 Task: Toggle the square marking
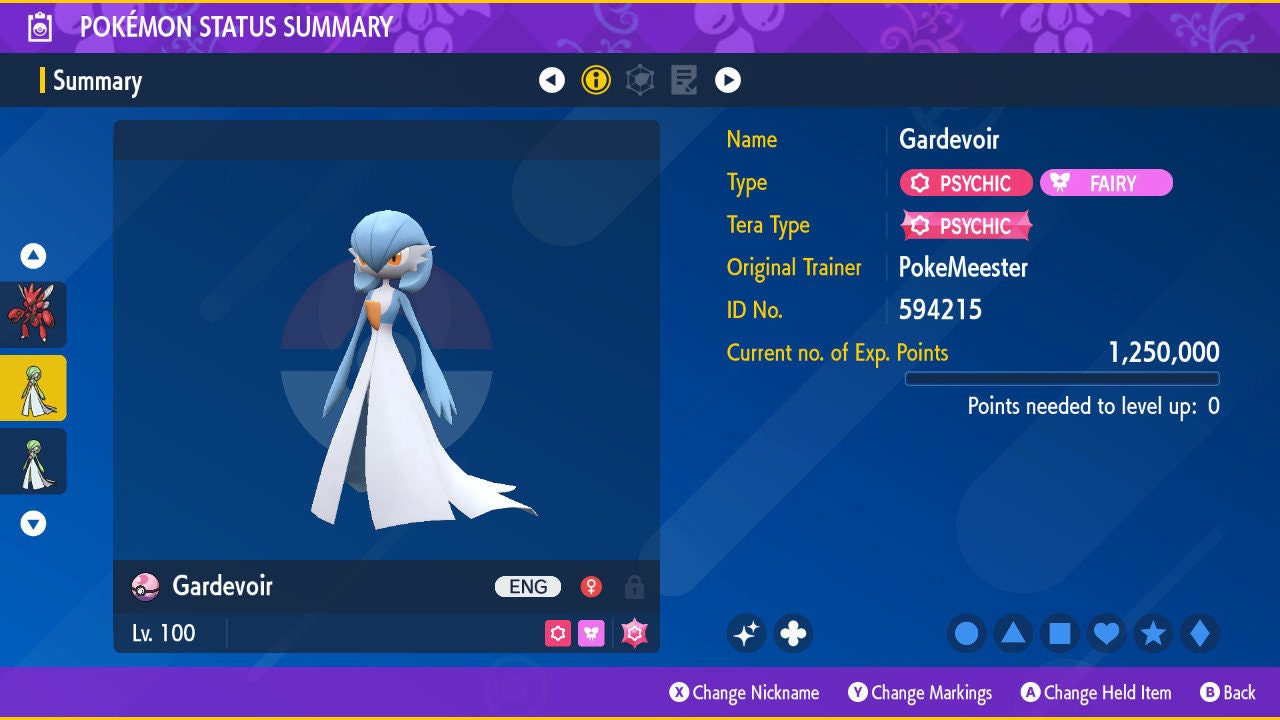(x=1060, y=633)
